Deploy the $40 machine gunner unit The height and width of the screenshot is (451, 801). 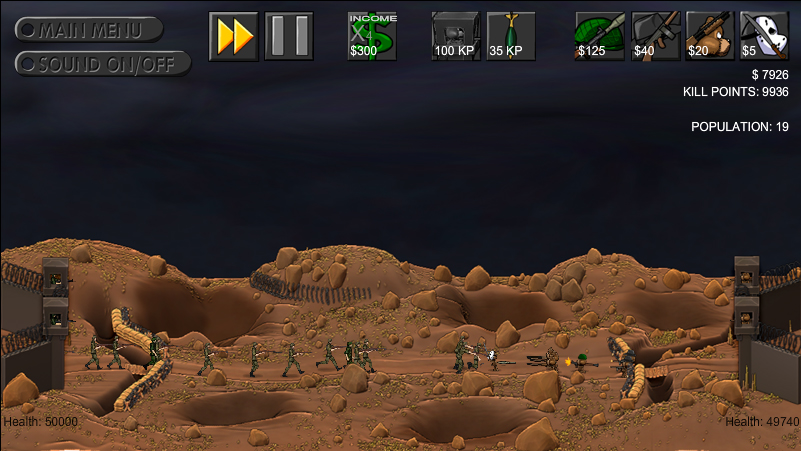click(x=655, y=36)
